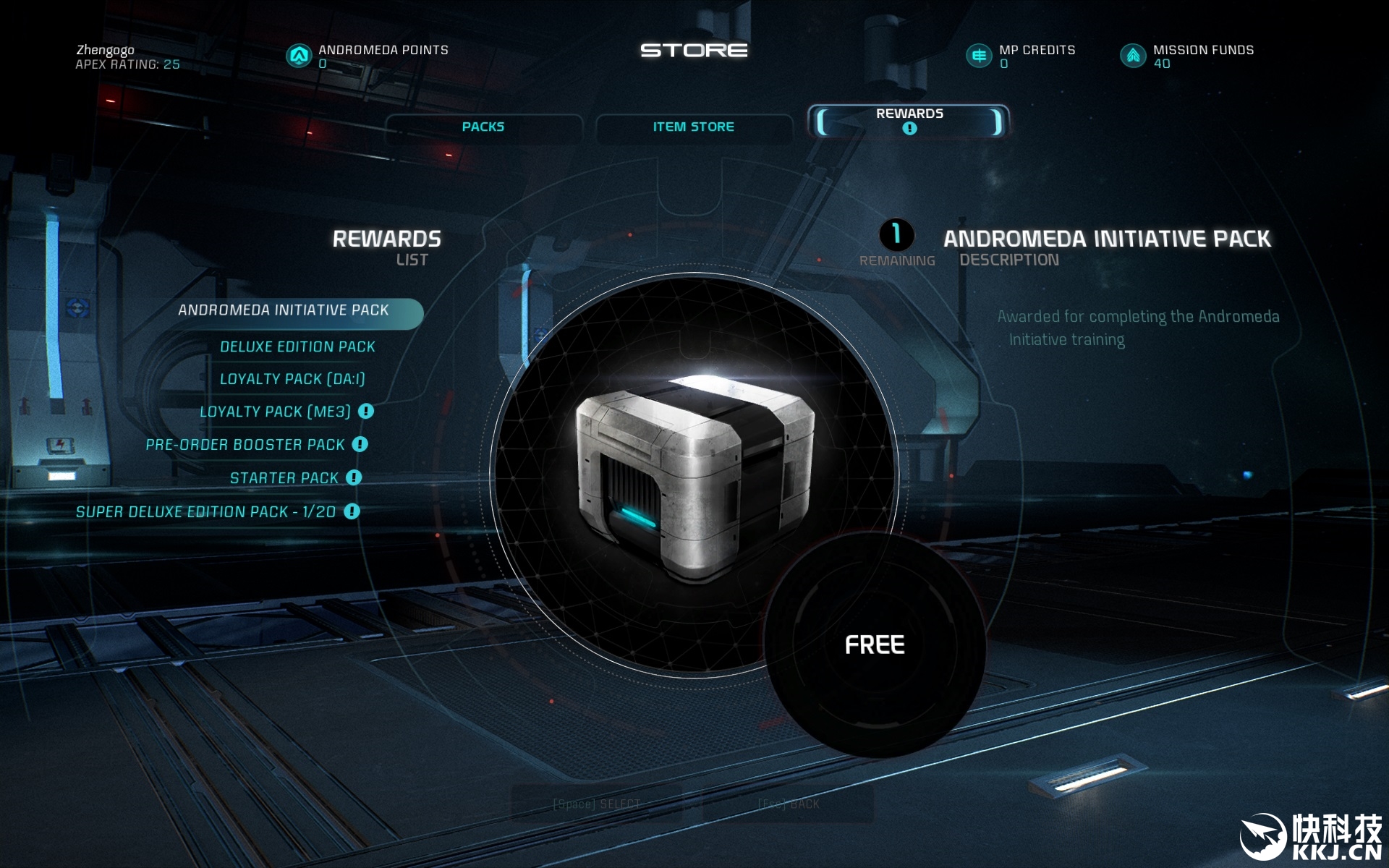This screenshot has height=868, width=1389.
Task: Choose the Deluxe Edition Pack reward
Action: [x=297, y=347]
